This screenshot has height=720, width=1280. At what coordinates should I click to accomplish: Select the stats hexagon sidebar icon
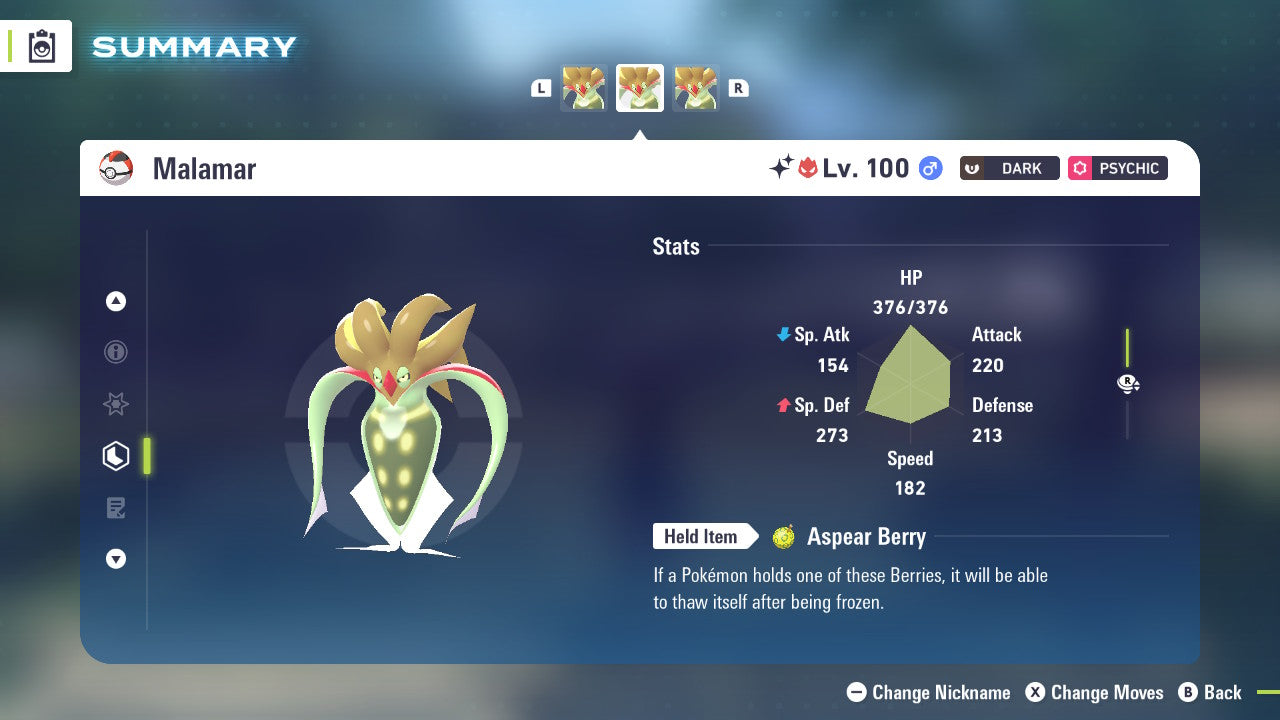pyautogui.click(x=116, y=455)
